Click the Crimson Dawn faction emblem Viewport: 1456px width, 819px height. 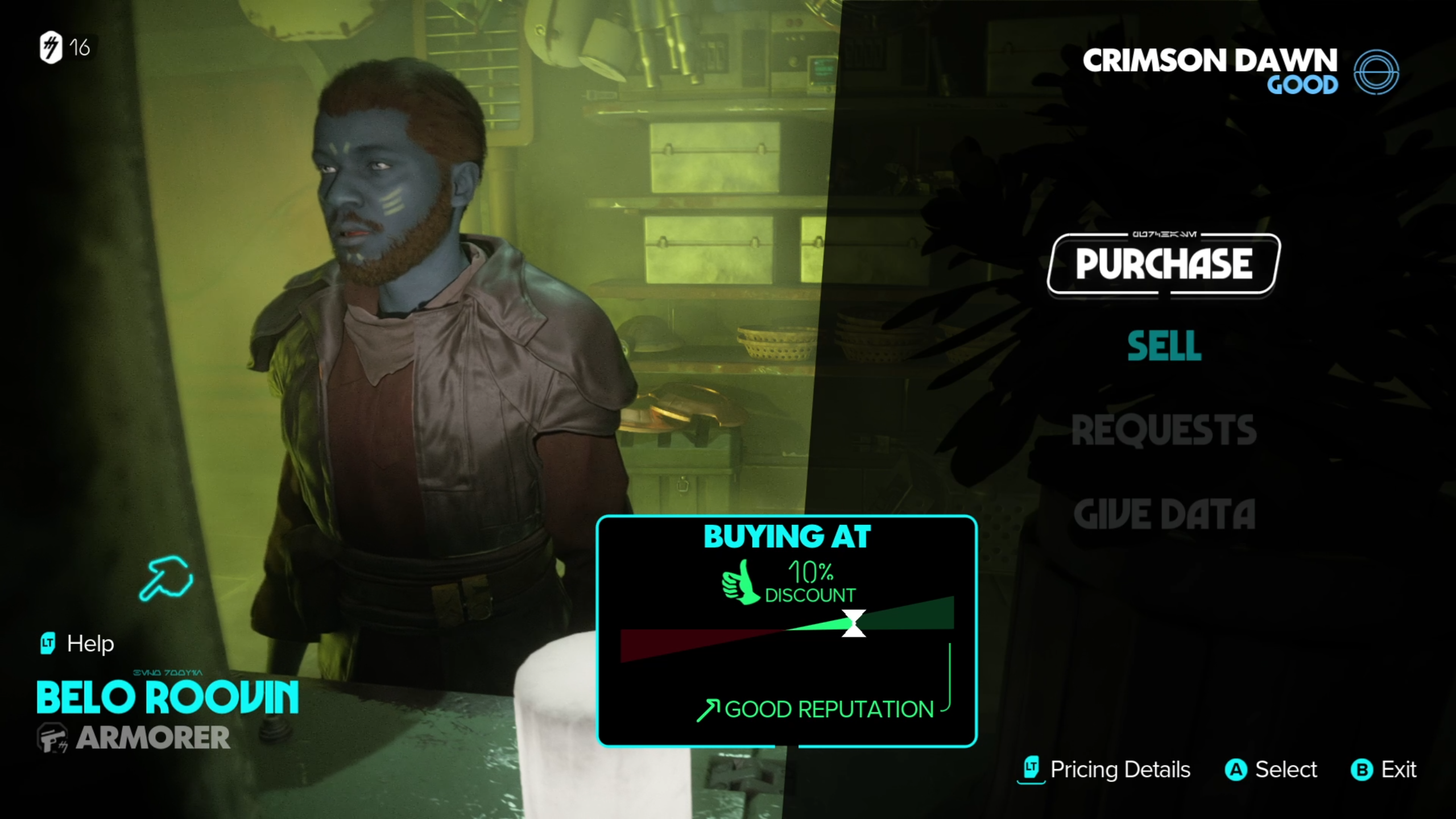(x=1376, y=72)
